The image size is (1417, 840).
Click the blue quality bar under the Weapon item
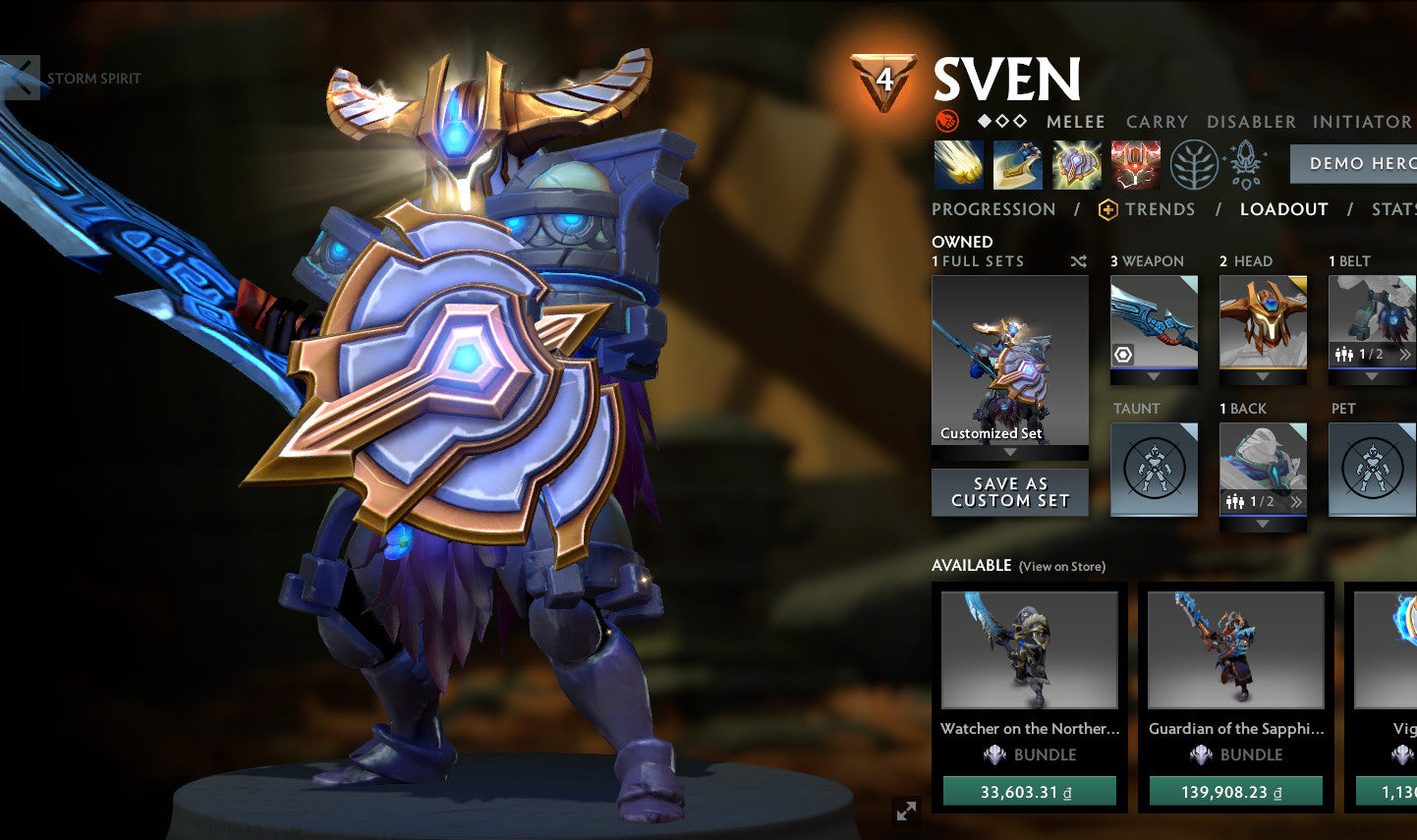(x=1153, y=370)
